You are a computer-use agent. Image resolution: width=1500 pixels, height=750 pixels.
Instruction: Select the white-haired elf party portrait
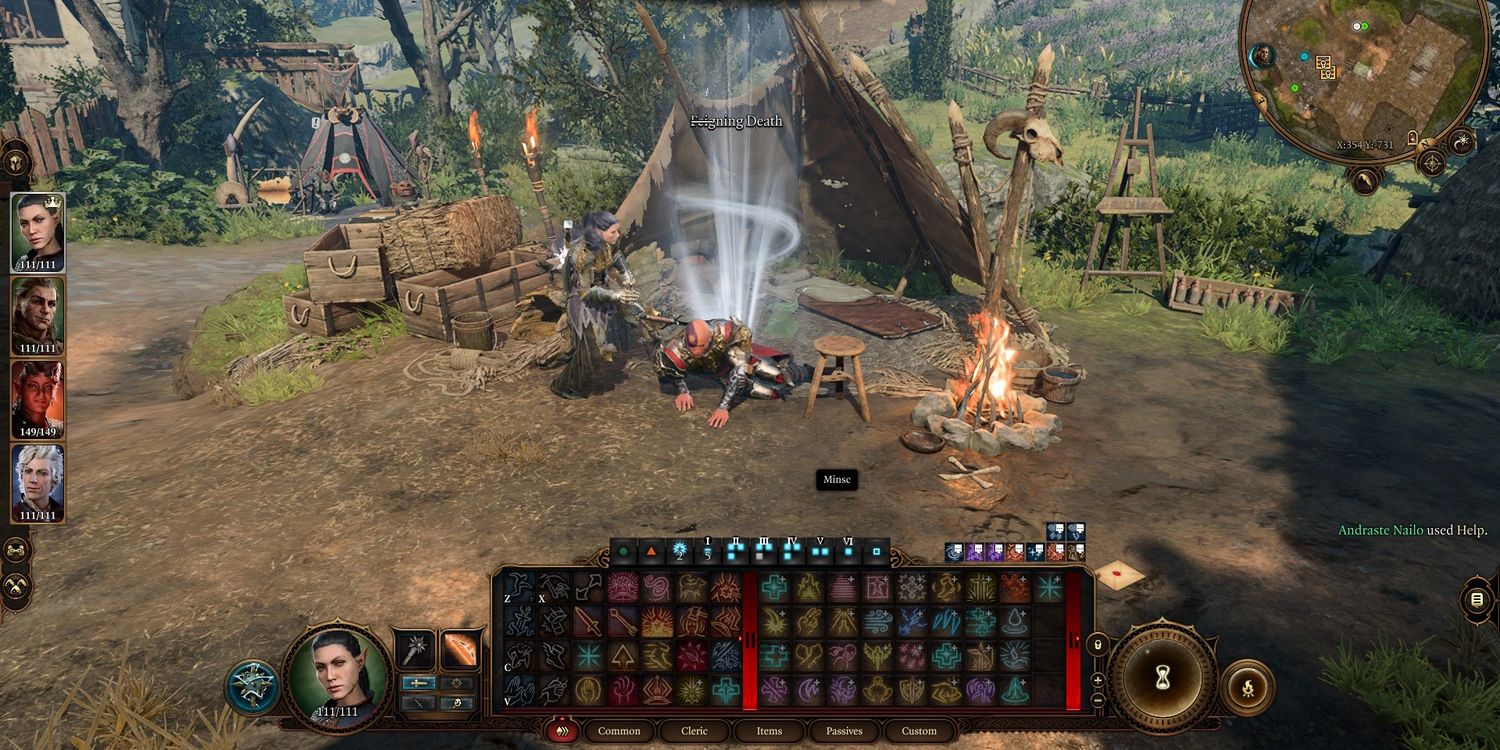pyautogui.click(x=38, y=483)
